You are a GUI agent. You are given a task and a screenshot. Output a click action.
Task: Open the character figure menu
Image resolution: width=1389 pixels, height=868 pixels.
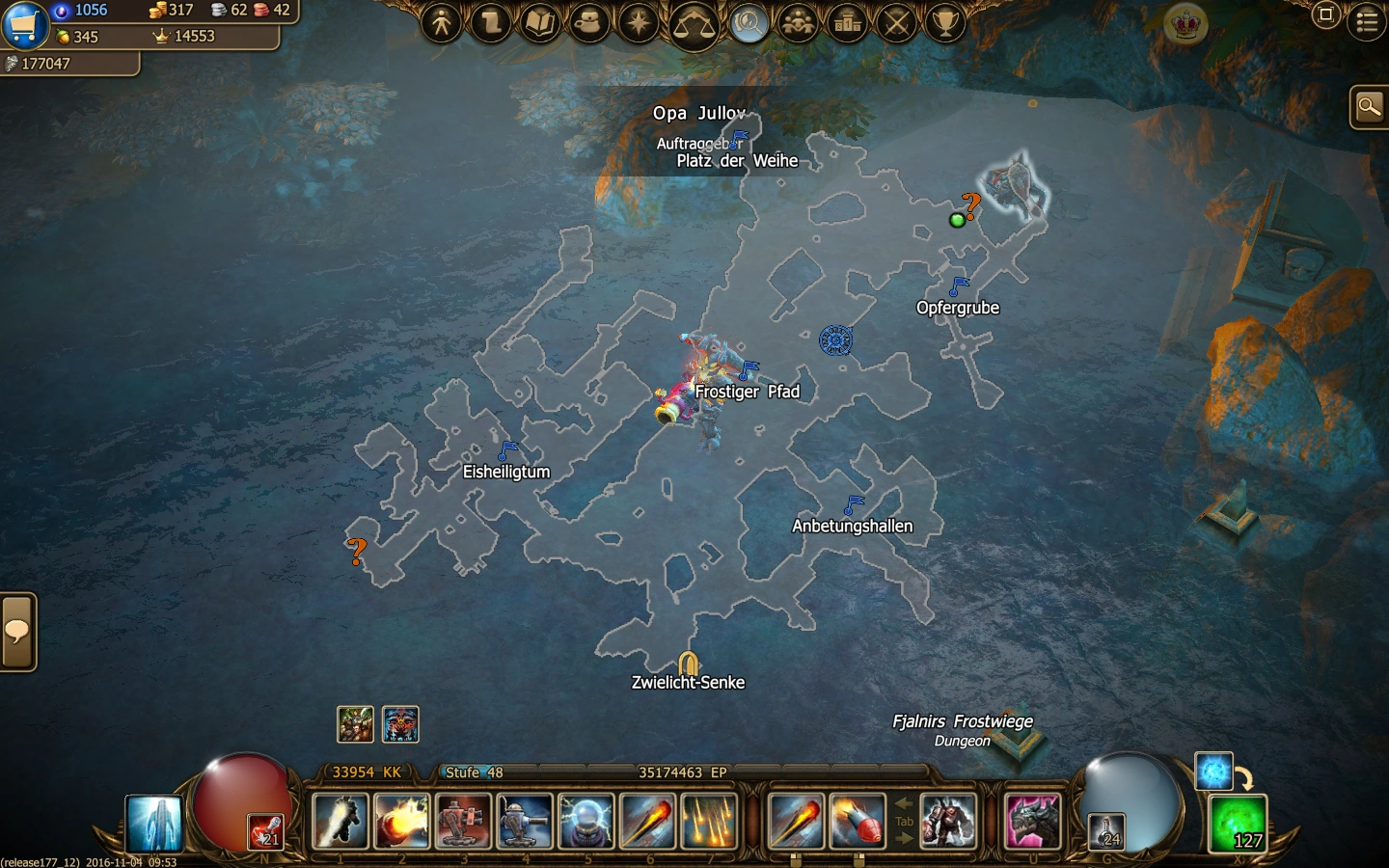pyautogui.click(x=442, y=22)
